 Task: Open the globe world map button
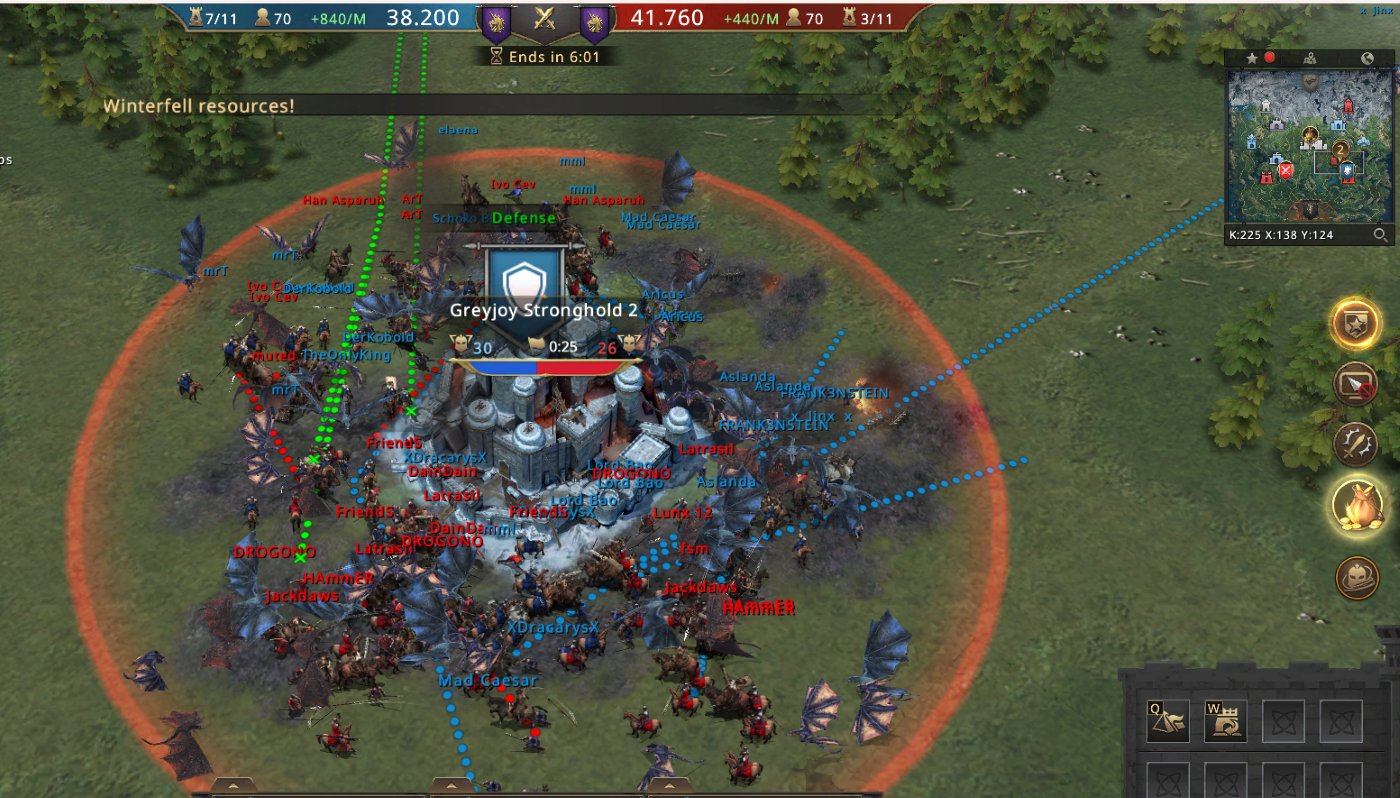pos(1367,59)
